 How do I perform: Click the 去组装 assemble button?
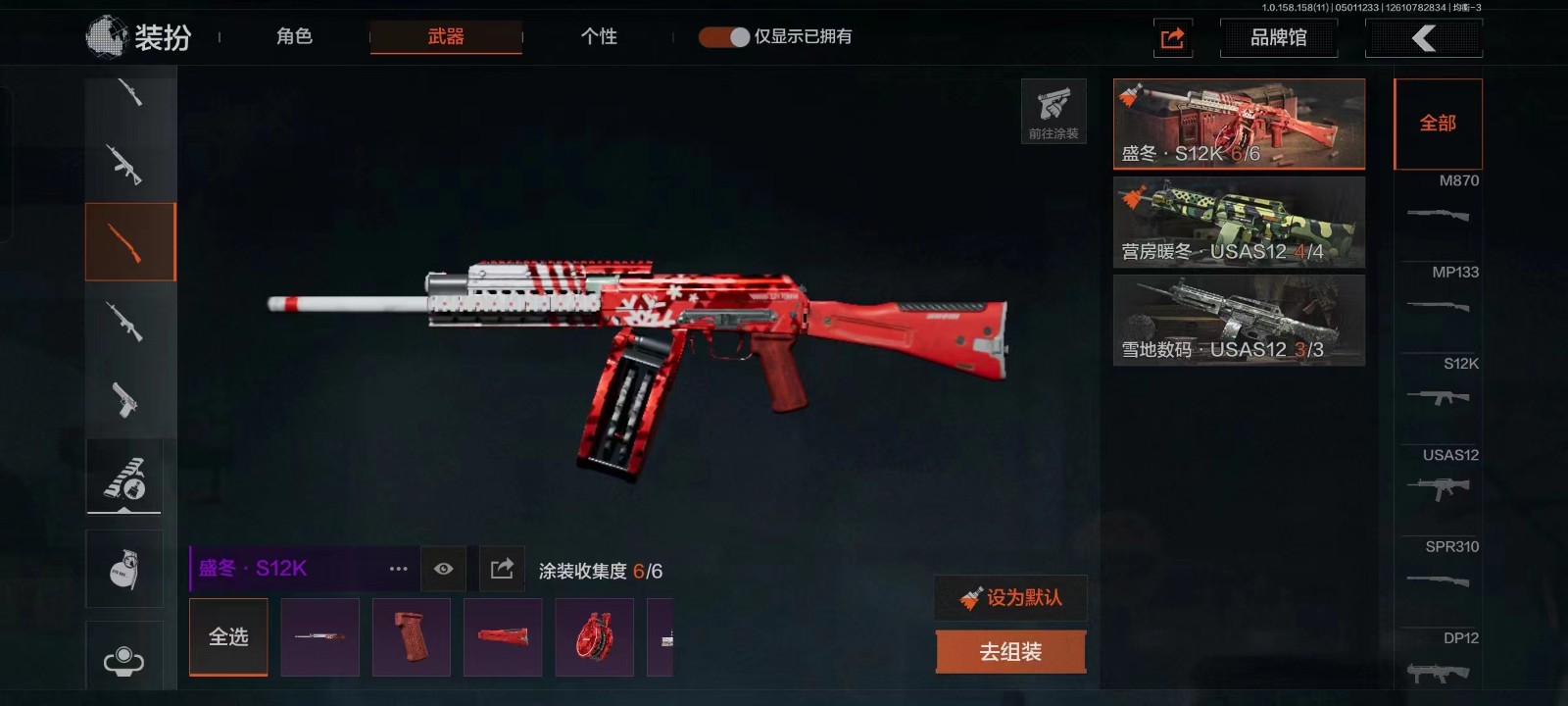tap(1010, 652)
